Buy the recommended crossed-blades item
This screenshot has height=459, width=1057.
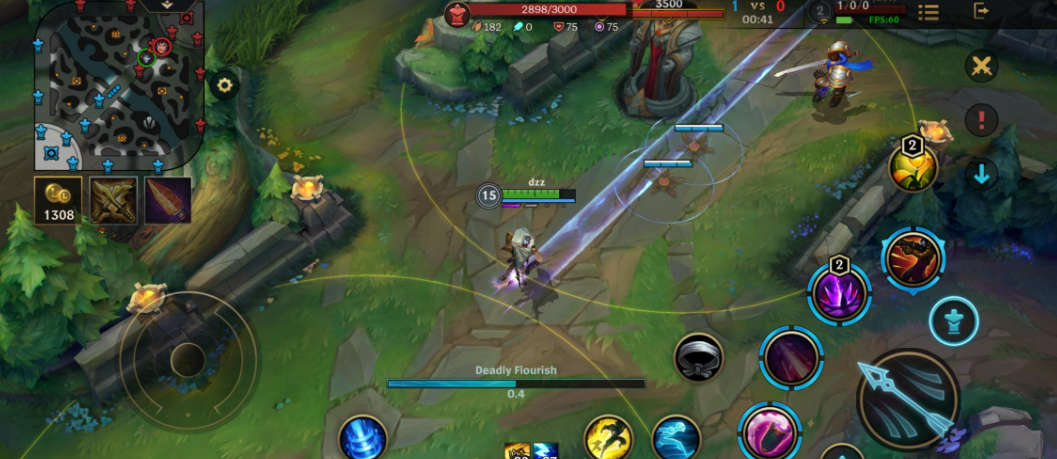(113, 200)
